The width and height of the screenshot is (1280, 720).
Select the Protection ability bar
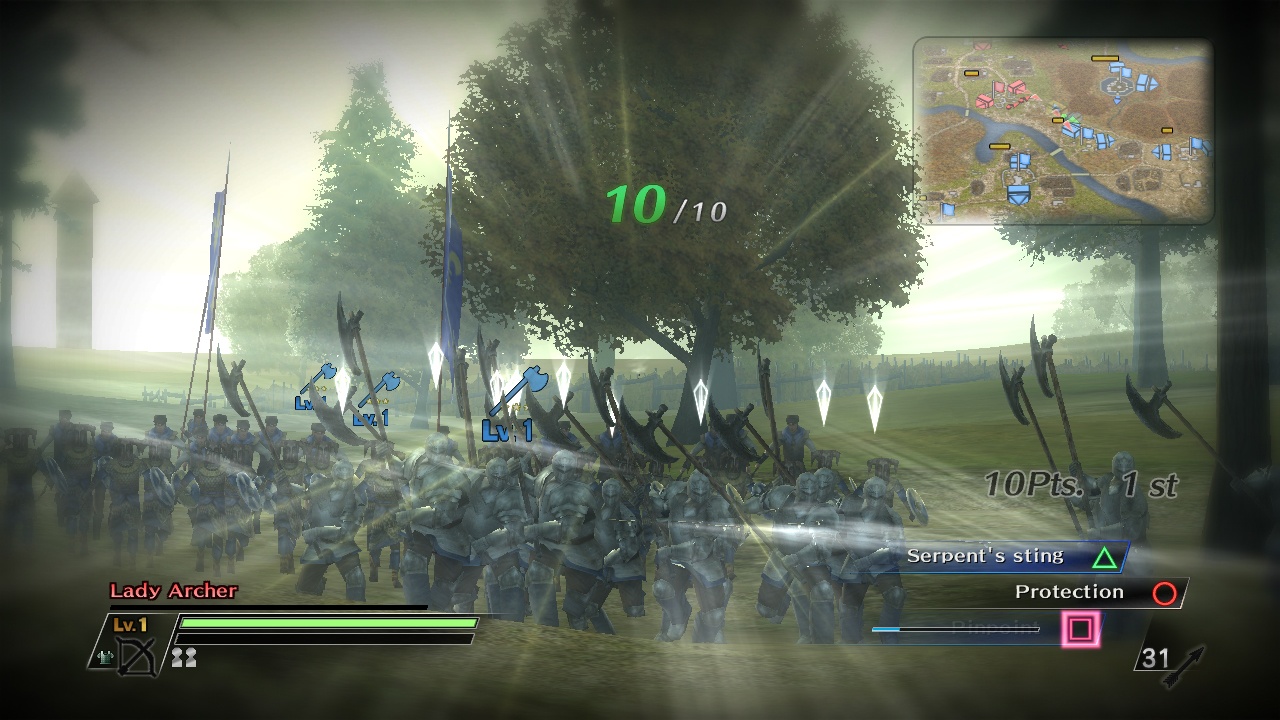pos(1070,592)
